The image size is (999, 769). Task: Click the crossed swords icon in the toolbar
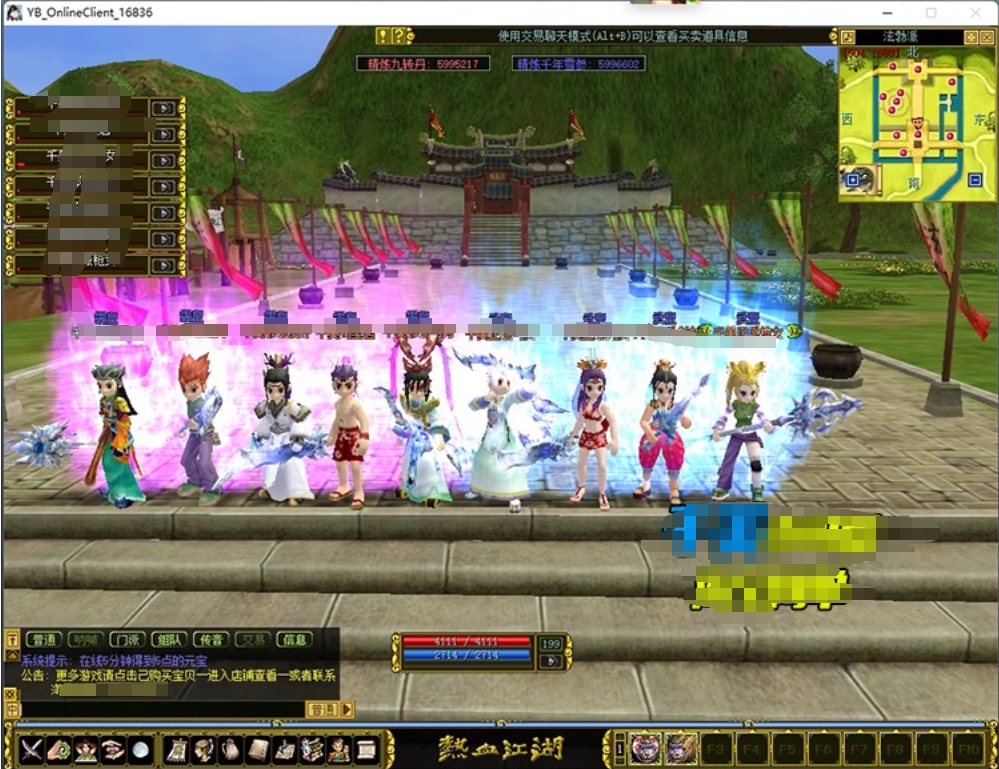pyautogui.click(x=32, y=749)
